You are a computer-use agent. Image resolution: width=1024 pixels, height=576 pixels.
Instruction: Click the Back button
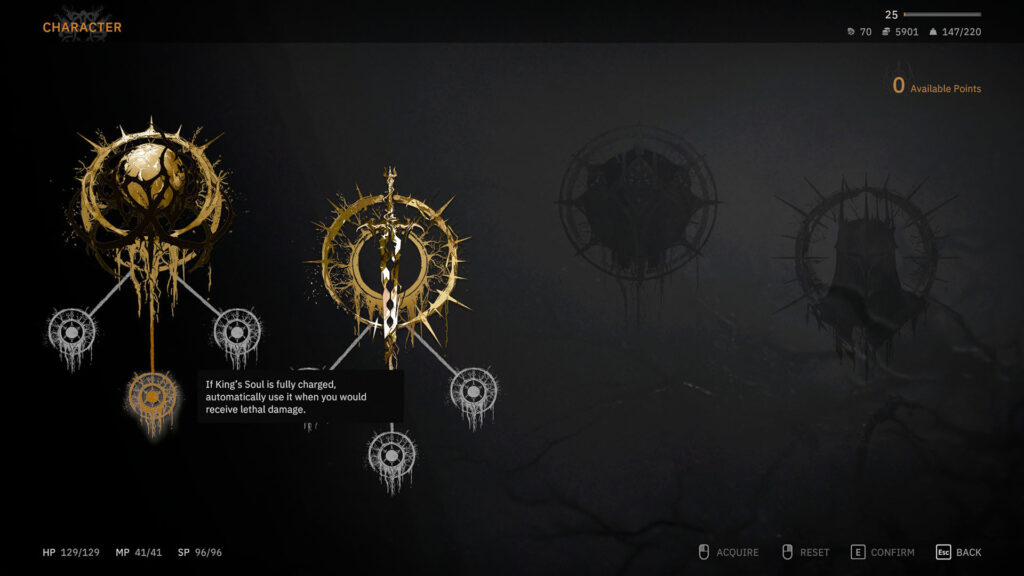958,552
